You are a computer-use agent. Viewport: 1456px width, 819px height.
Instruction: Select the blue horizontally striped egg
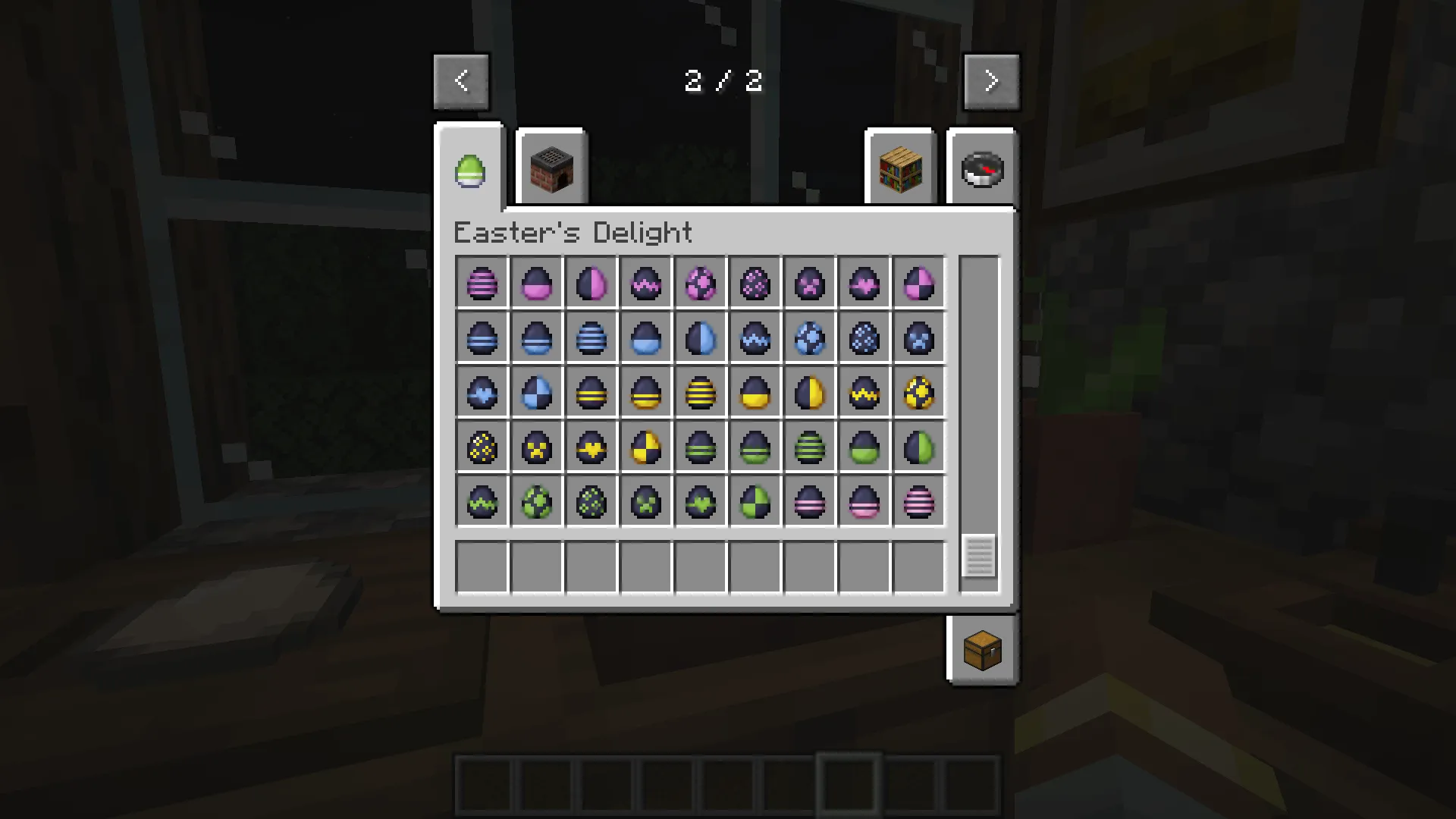591,338
